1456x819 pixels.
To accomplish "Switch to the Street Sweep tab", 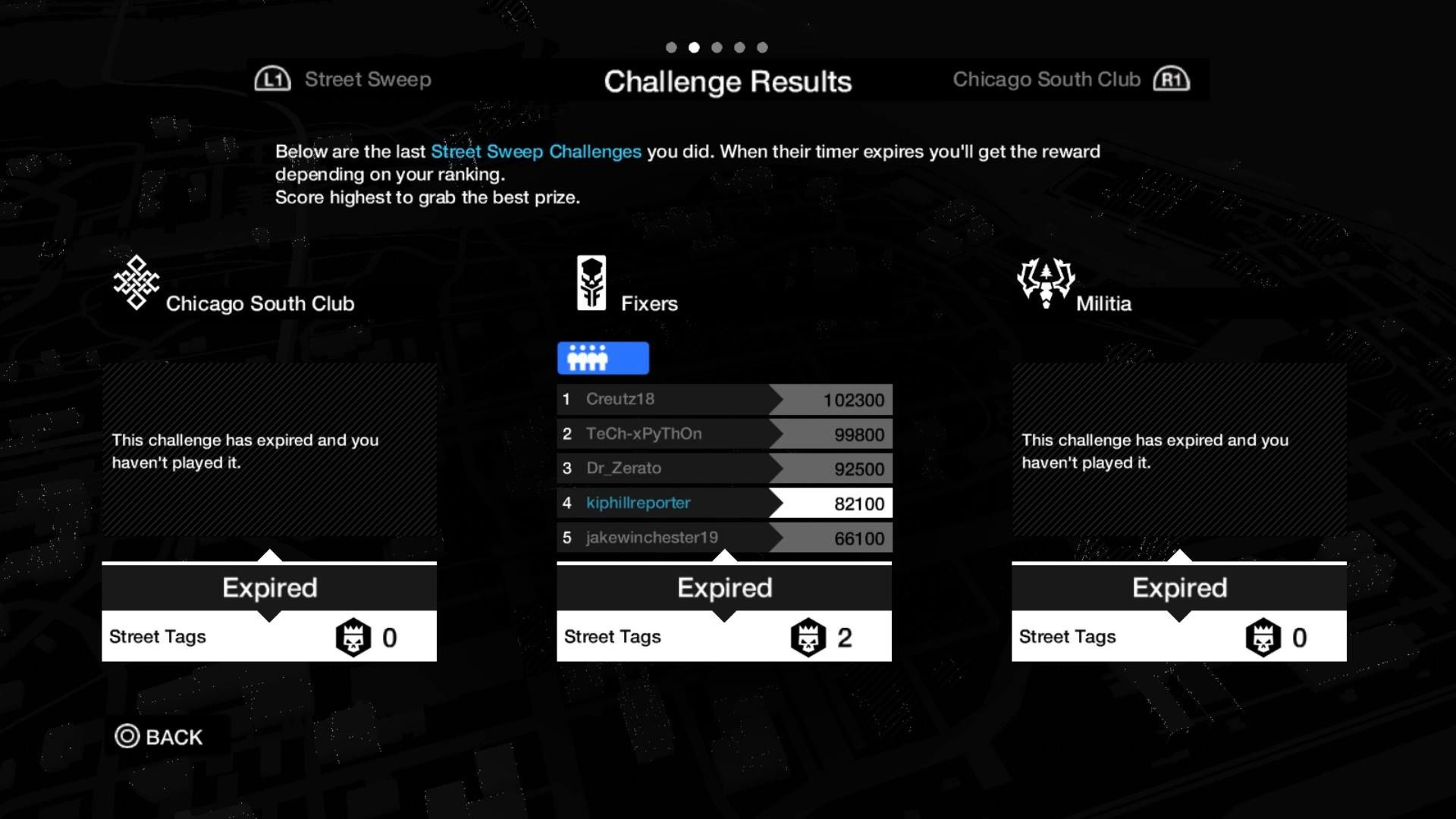I will (344, 80).
